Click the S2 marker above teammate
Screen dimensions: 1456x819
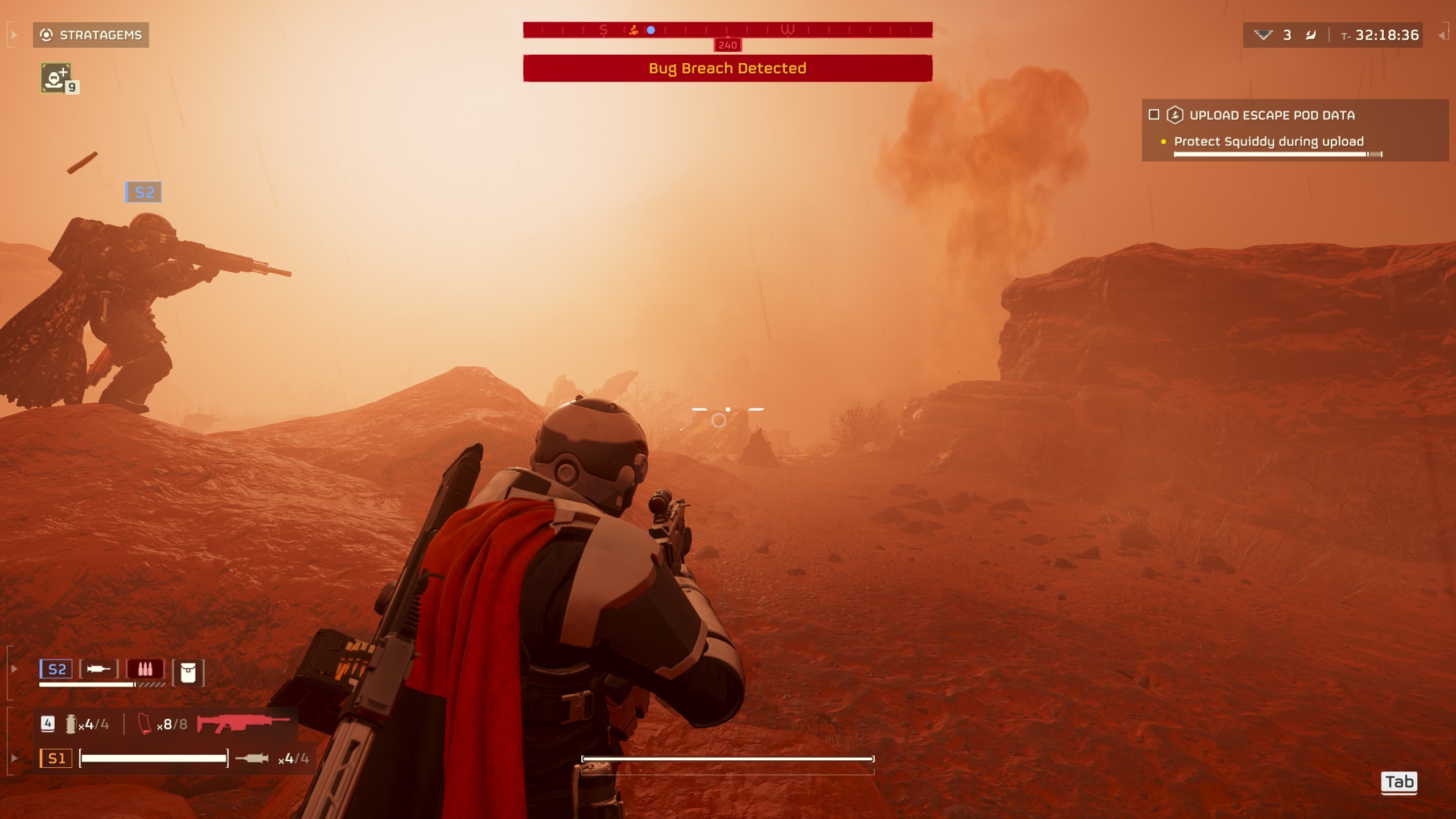point(143,193)
